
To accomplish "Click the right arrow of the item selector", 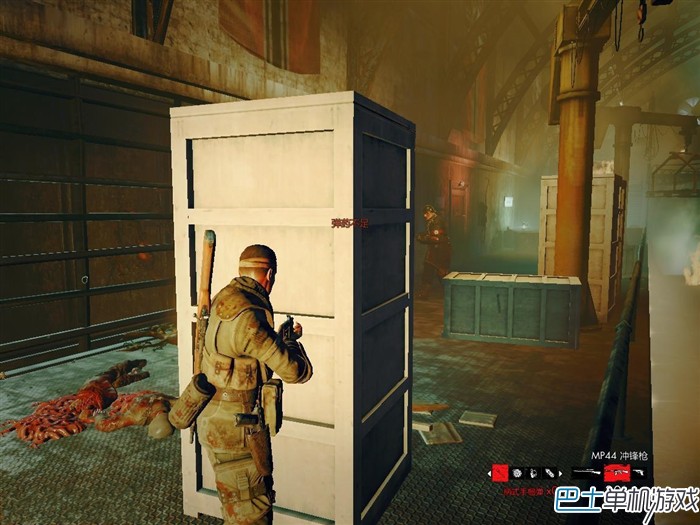I will 561,473.
